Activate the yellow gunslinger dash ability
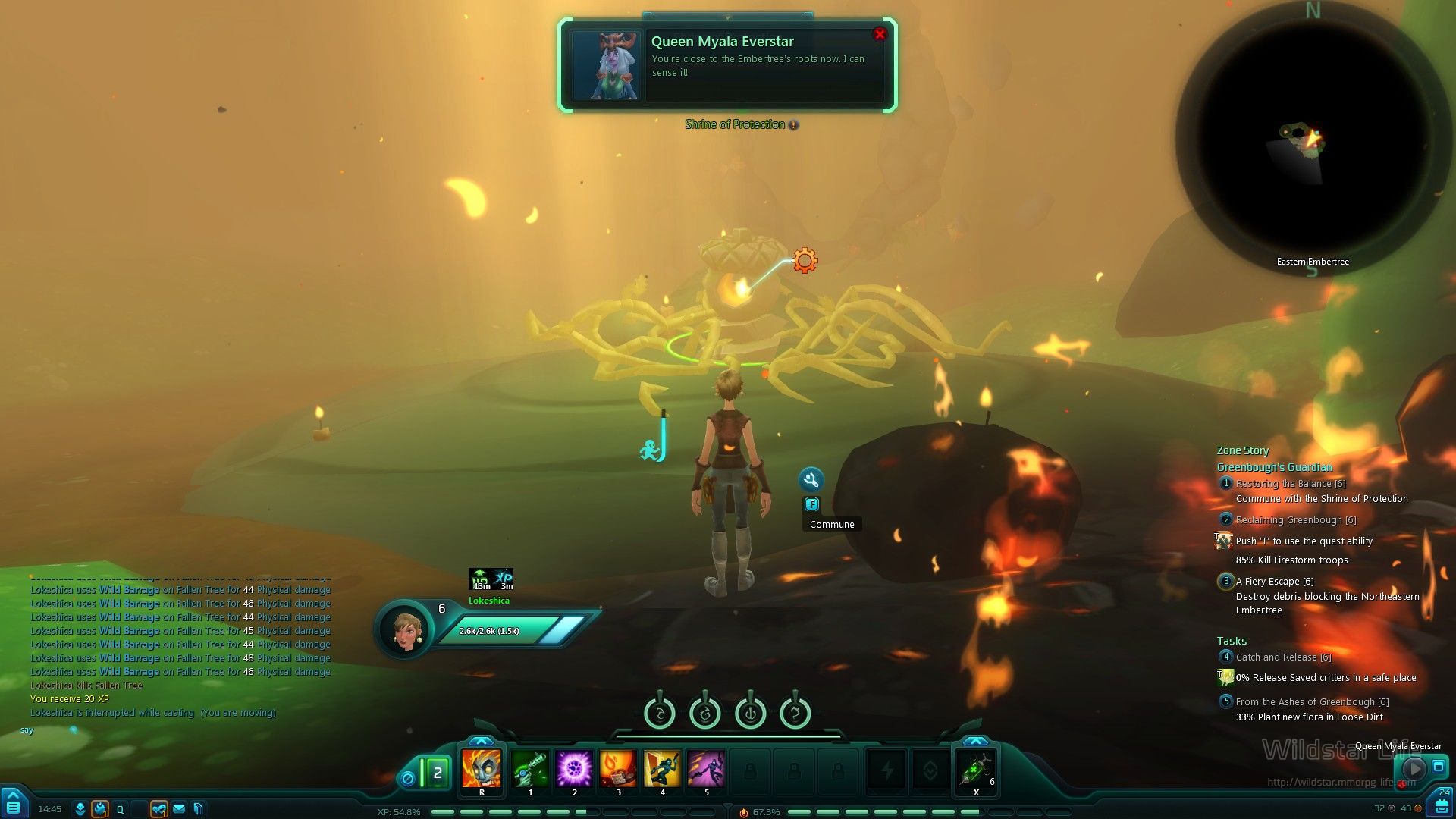This screenshot has width=1456, height=819. point(662,769)
